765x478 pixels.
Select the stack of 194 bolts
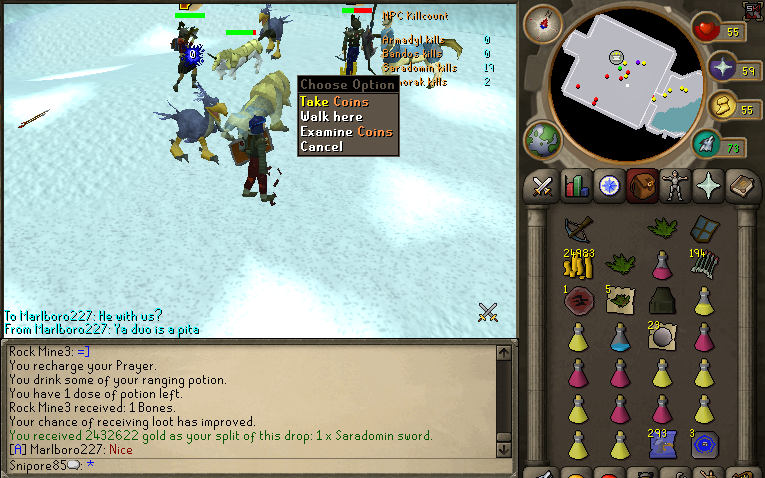coord(704,264)
